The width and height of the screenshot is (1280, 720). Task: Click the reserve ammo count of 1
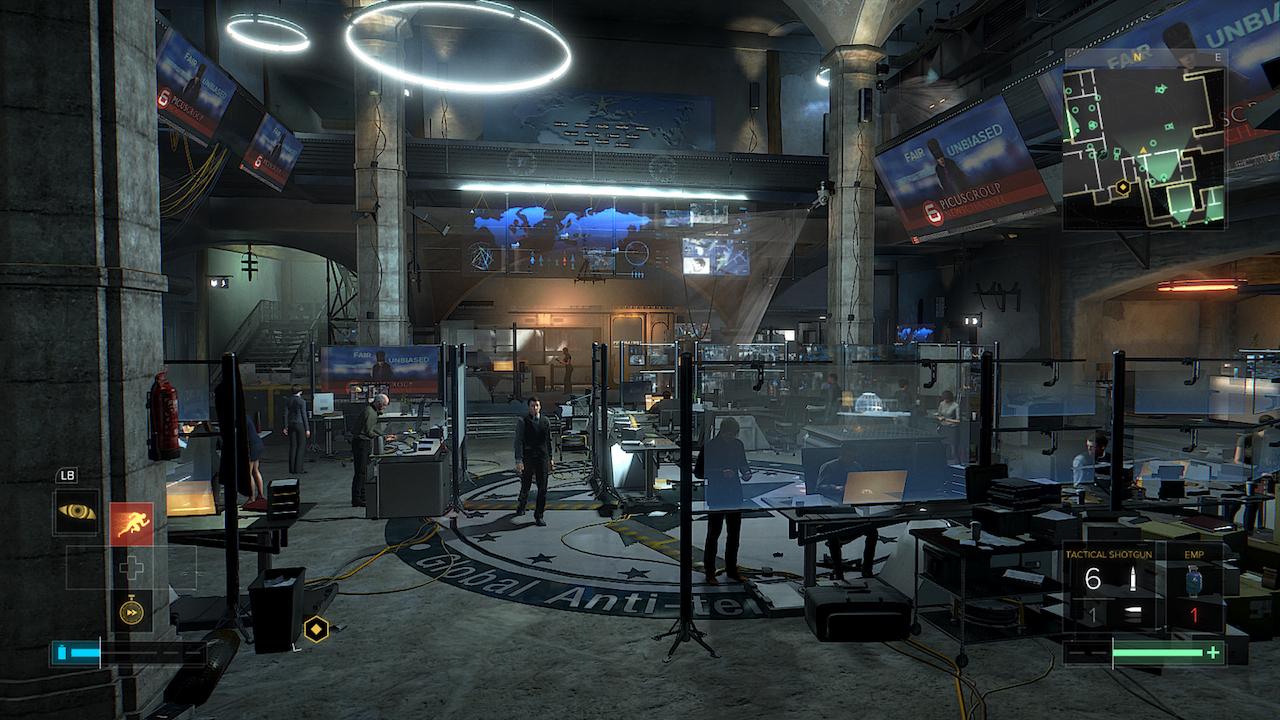coord(1093,613)
